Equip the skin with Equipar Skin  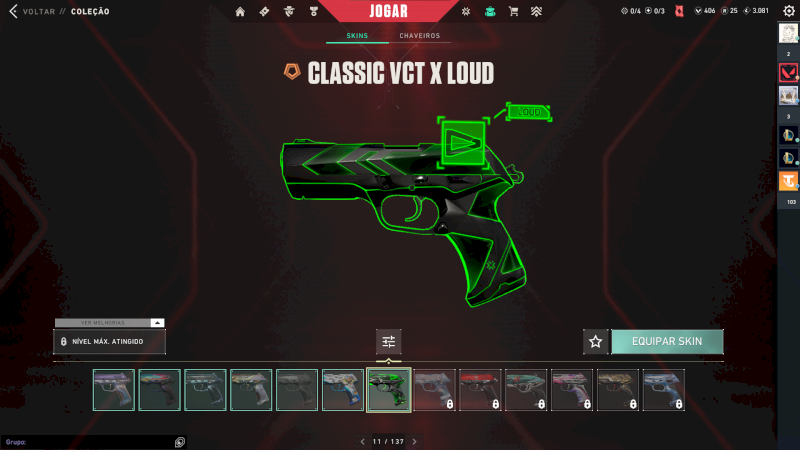(667, 341)
